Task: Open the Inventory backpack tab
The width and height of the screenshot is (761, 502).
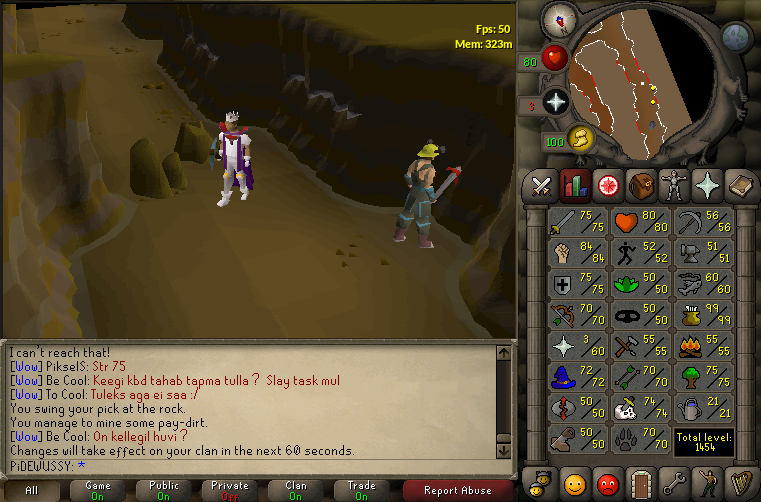Action: click(641, 184)
